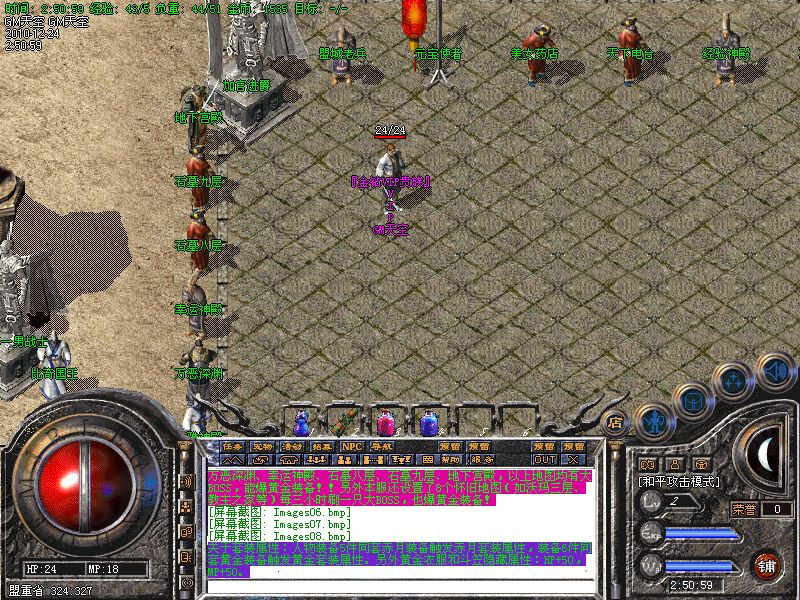Select the 招募 recruit button
This screenshot has height=600, width=800.
[322, 446]
